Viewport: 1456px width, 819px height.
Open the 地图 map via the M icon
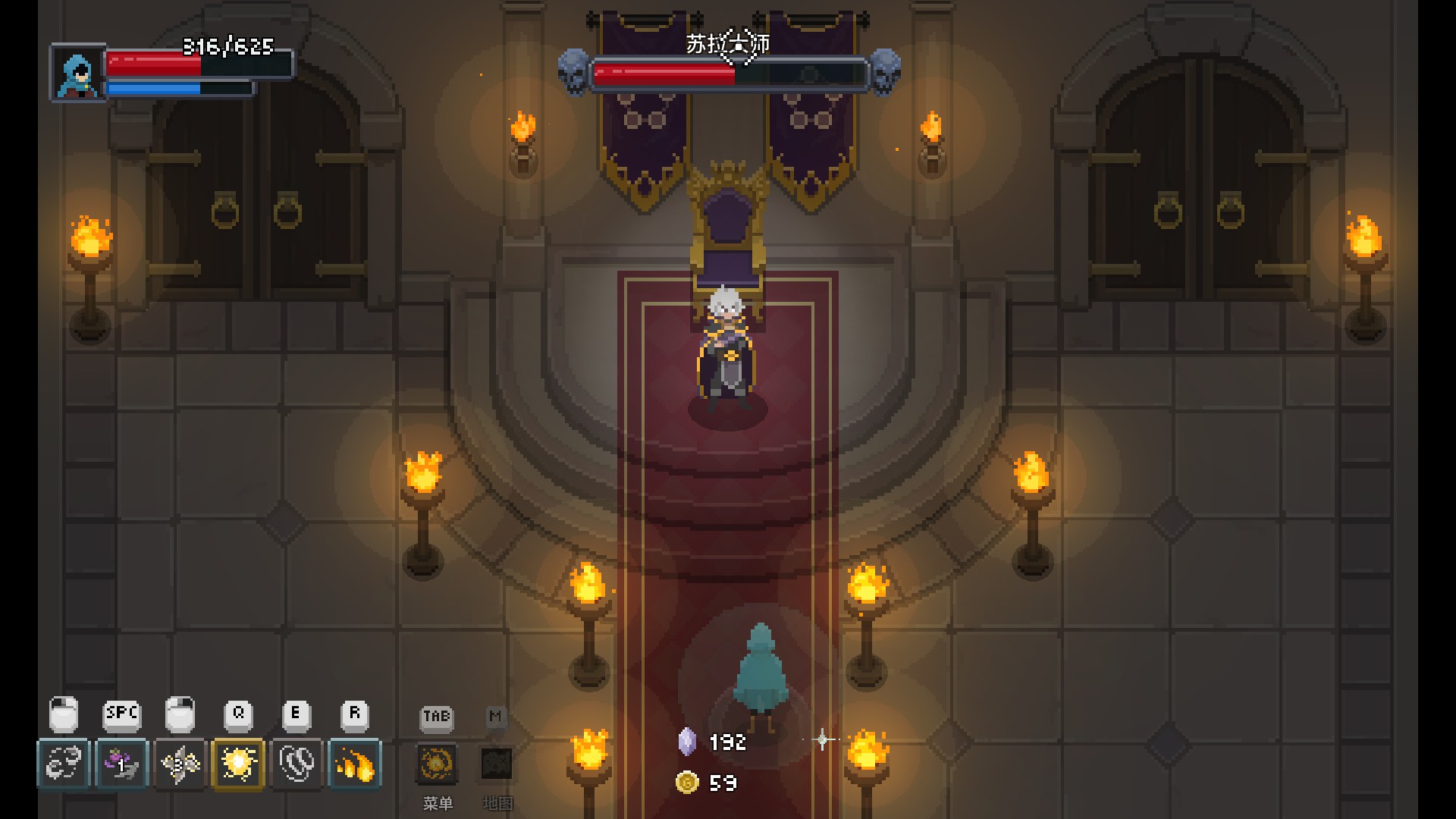point(497,764)
